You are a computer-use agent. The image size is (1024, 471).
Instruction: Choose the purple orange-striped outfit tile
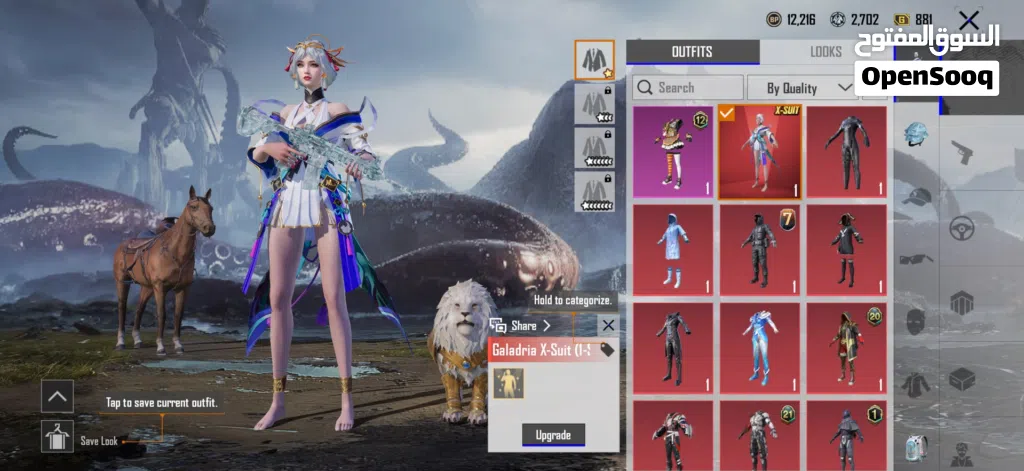pos(673,152)
